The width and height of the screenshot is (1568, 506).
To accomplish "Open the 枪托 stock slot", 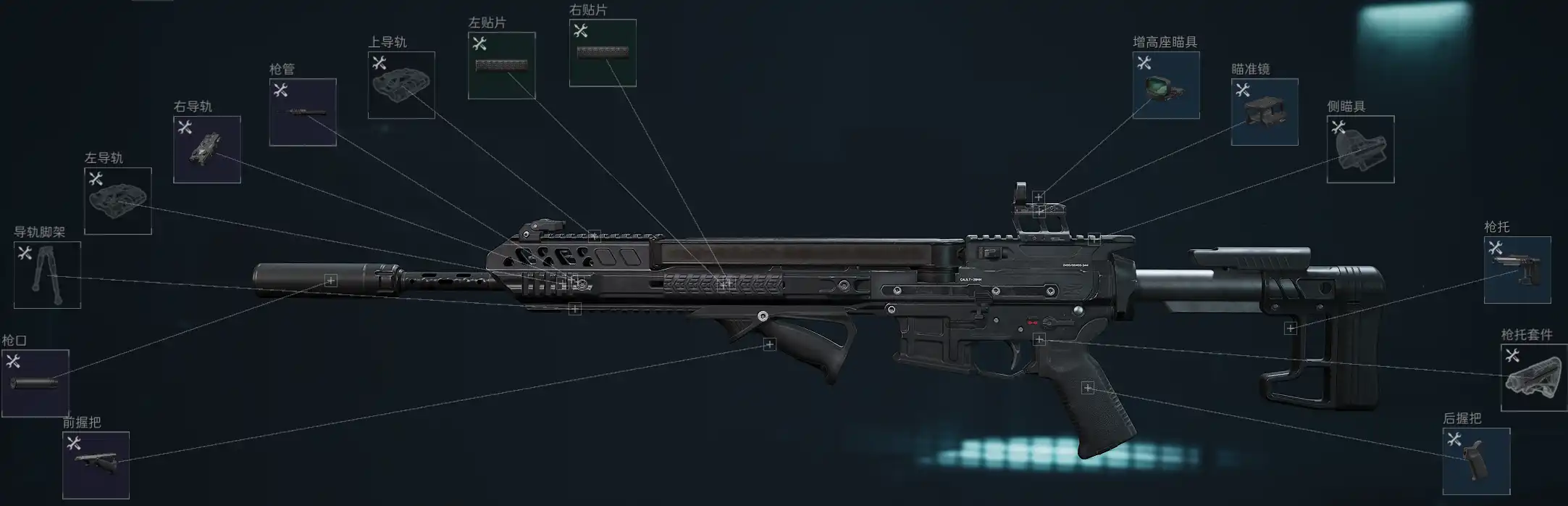I will tap(1517, 270).
